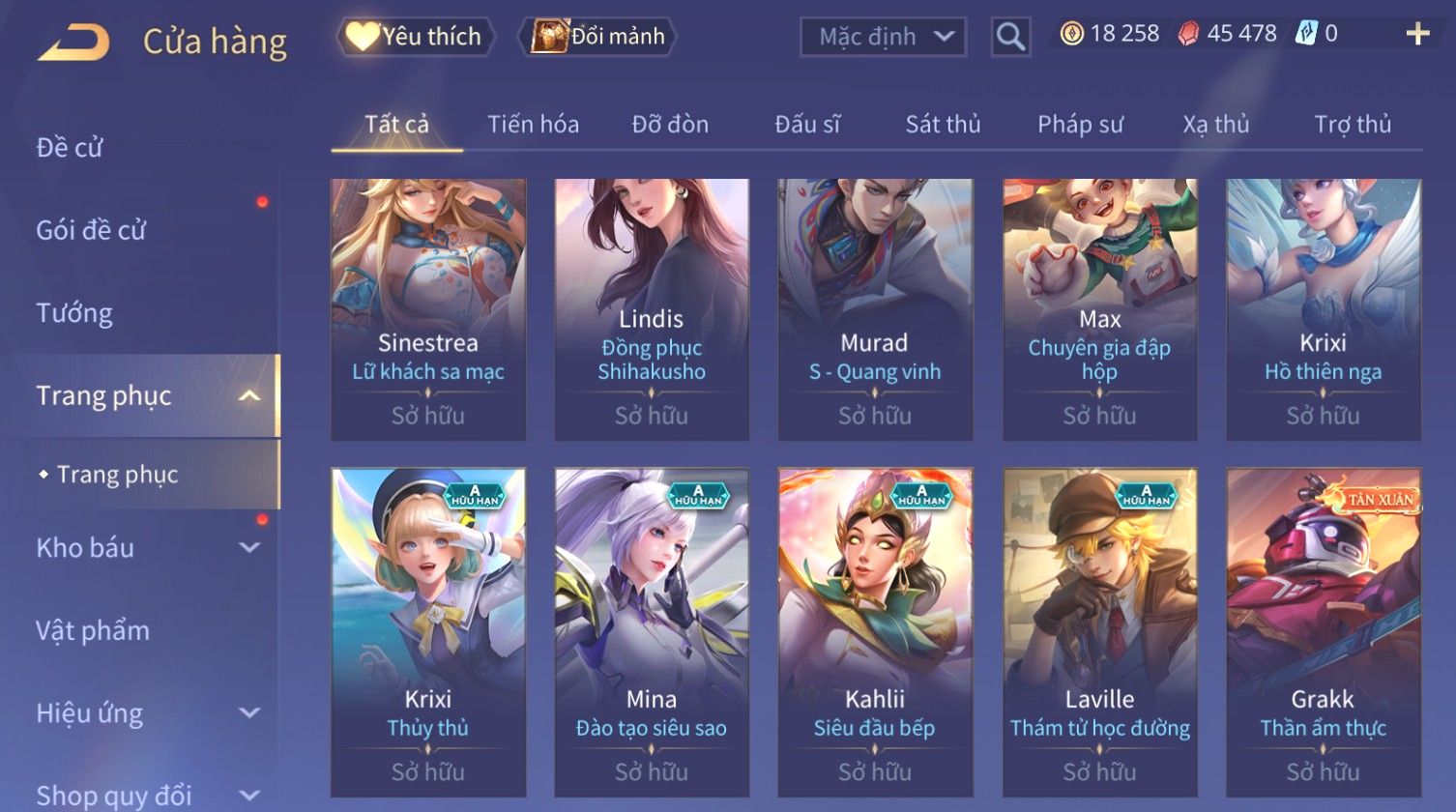Image resolution: width=1456 pixels, height=812 pixels.
Task: Add currency with the plus button
Action: (x=1417, y=35)
